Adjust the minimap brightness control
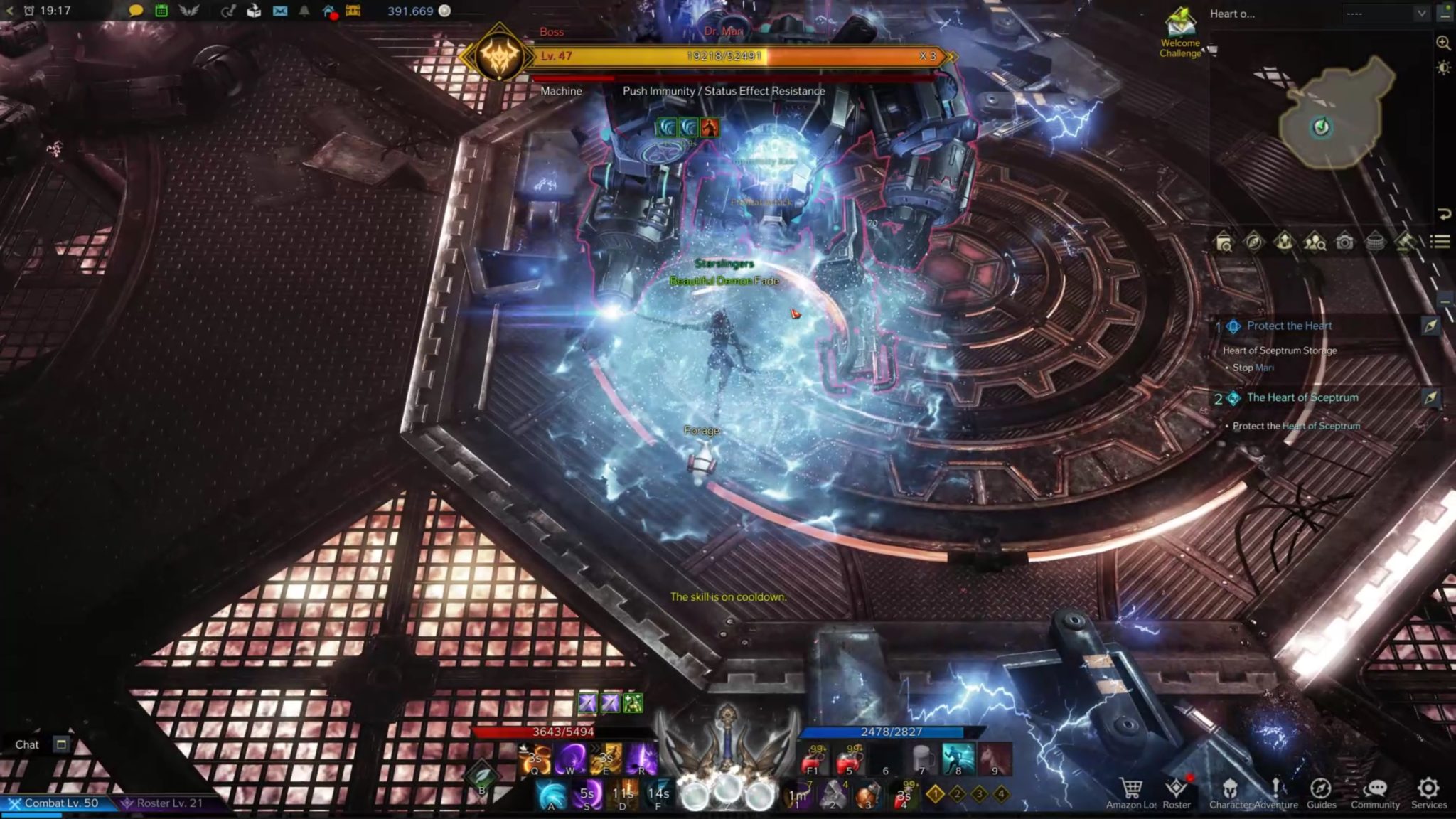This screenshot has height=819, width=1456. pyautogui.click(x=1442, y=68)
